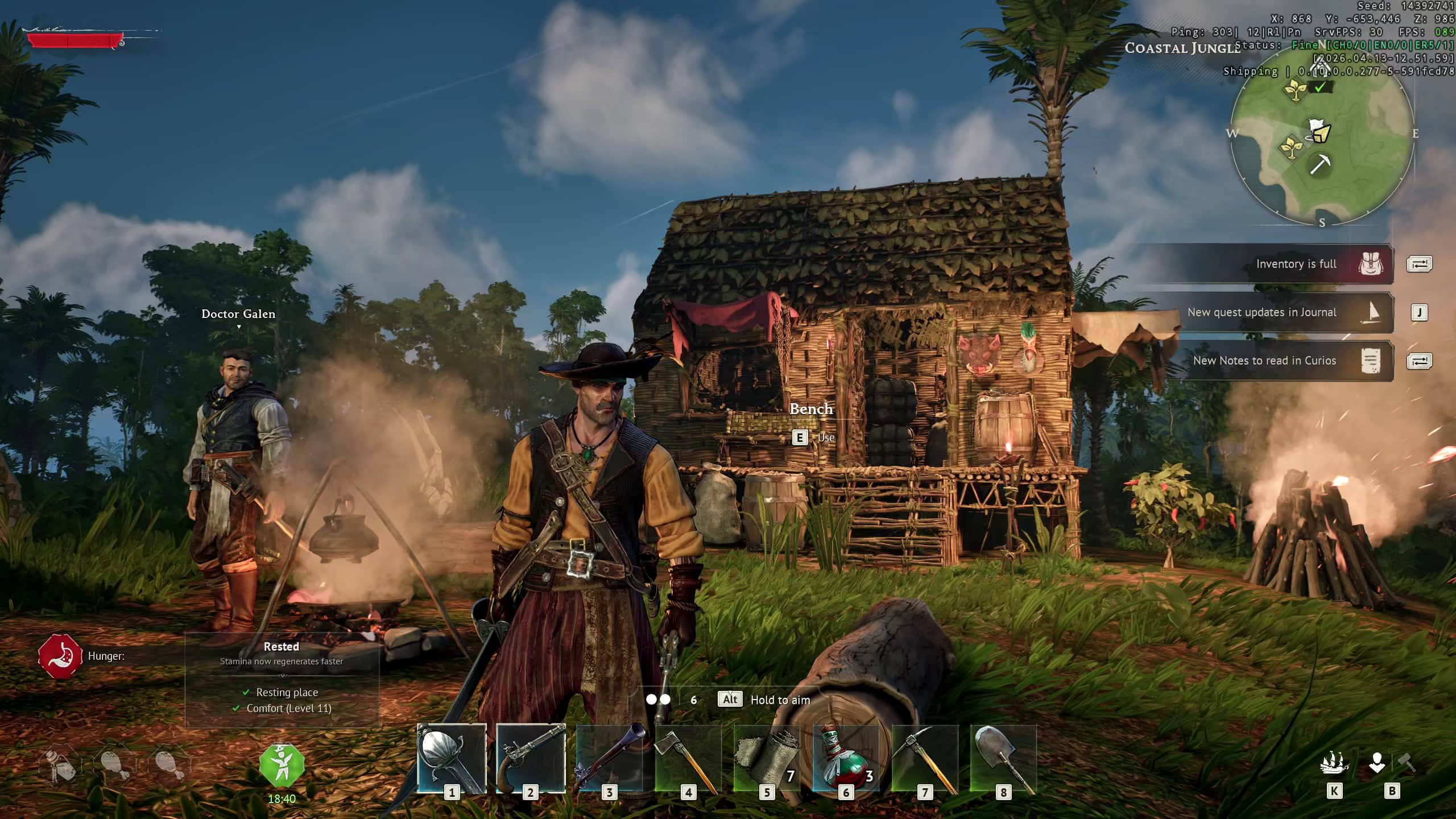Viewport: 1456px width, 819px height.
Task: Click the green Rested buff icon
Action: 282,764
